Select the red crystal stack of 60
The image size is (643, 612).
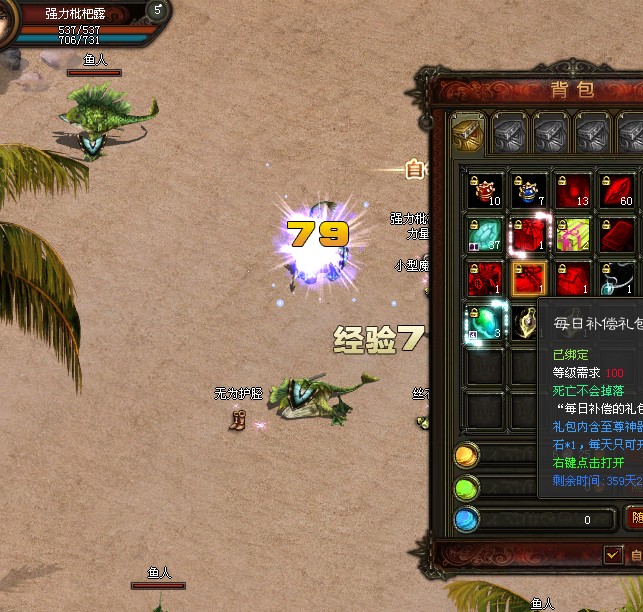point(619,190)
